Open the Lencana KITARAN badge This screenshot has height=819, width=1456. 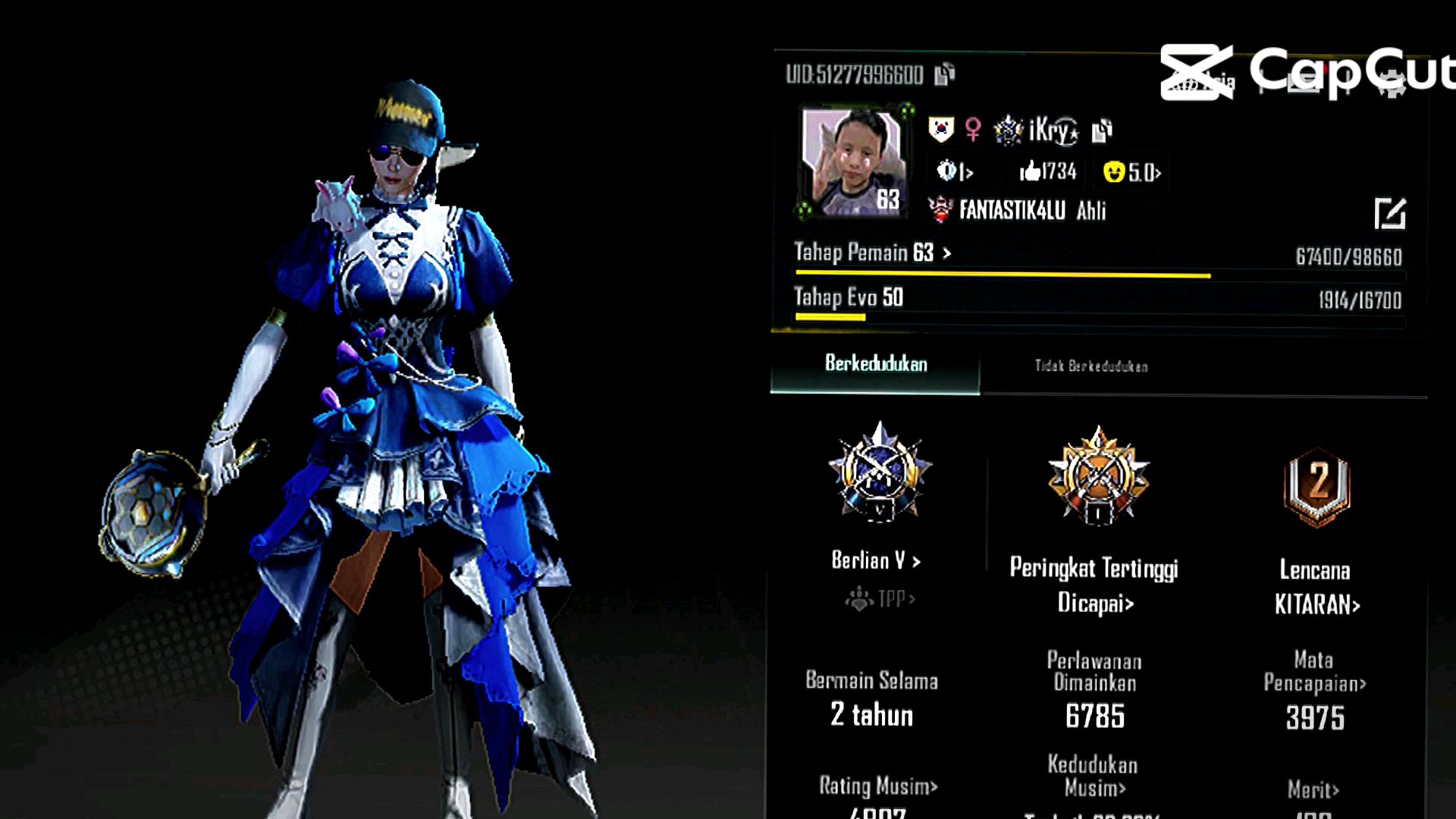click(1316, 587)
